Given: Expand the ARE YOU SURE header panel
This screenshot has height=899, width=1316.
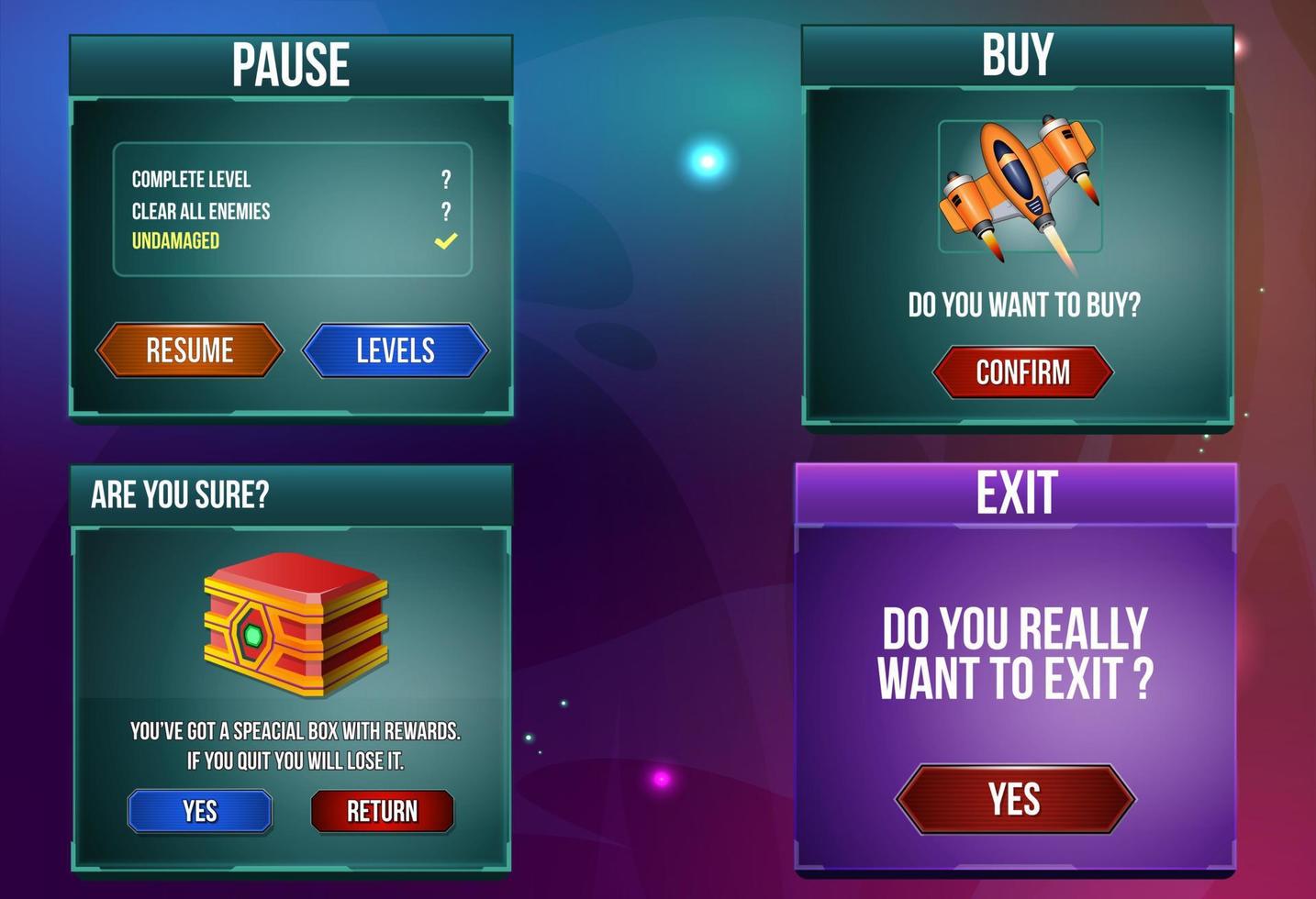Looking at the screenshot, I should (291, 494).
